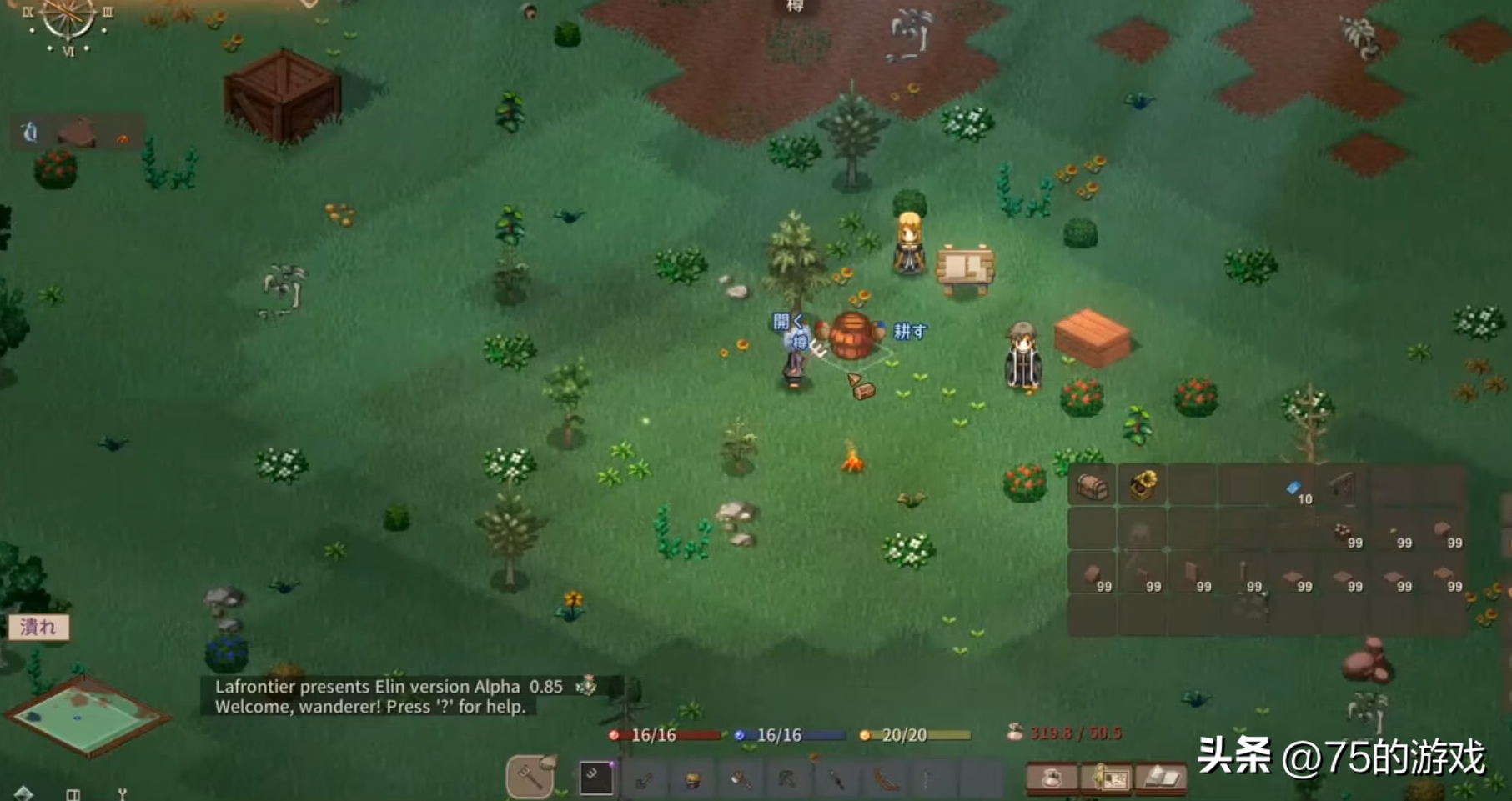
Task: Click the clock compass dial
Action: click(68, 21)
